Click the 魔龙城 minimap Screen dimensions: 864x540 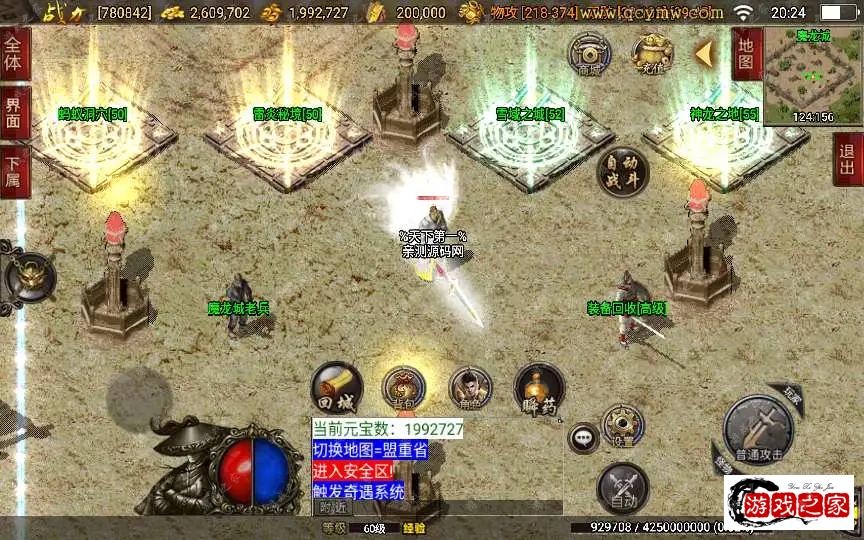pos(812,76)
